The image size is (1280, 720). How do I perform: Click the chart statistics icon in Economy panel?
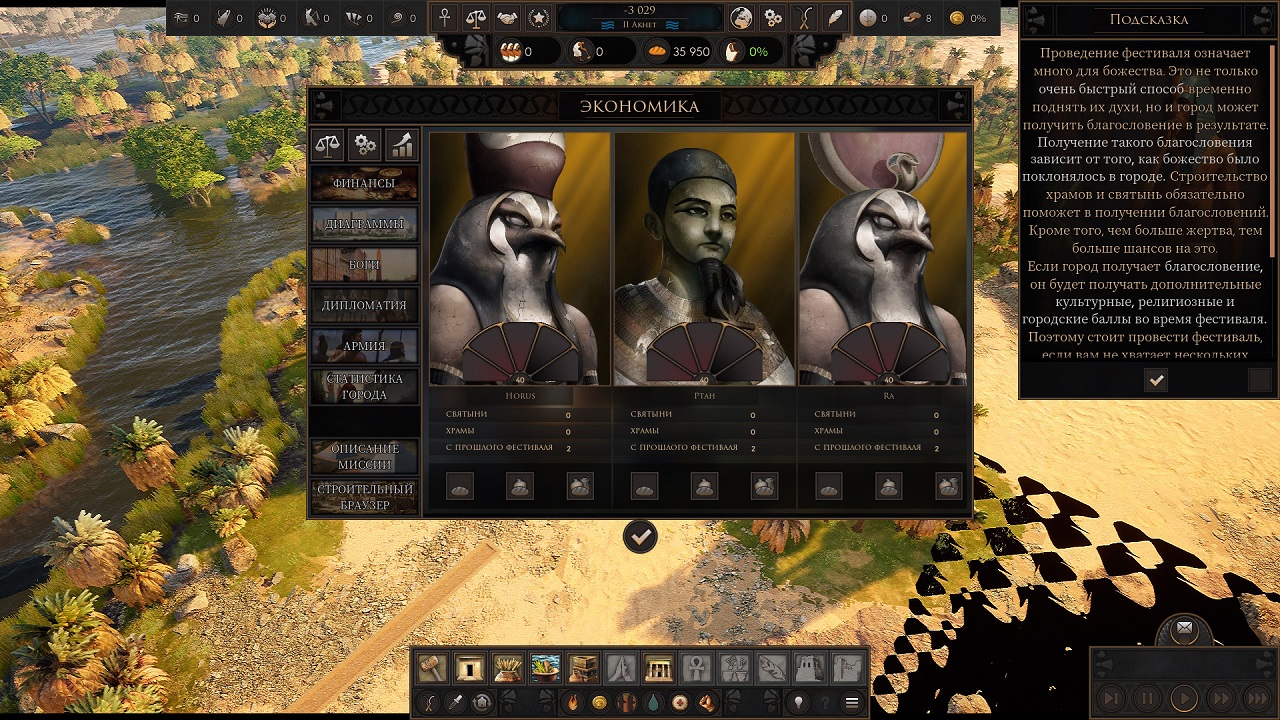[400, 145]
